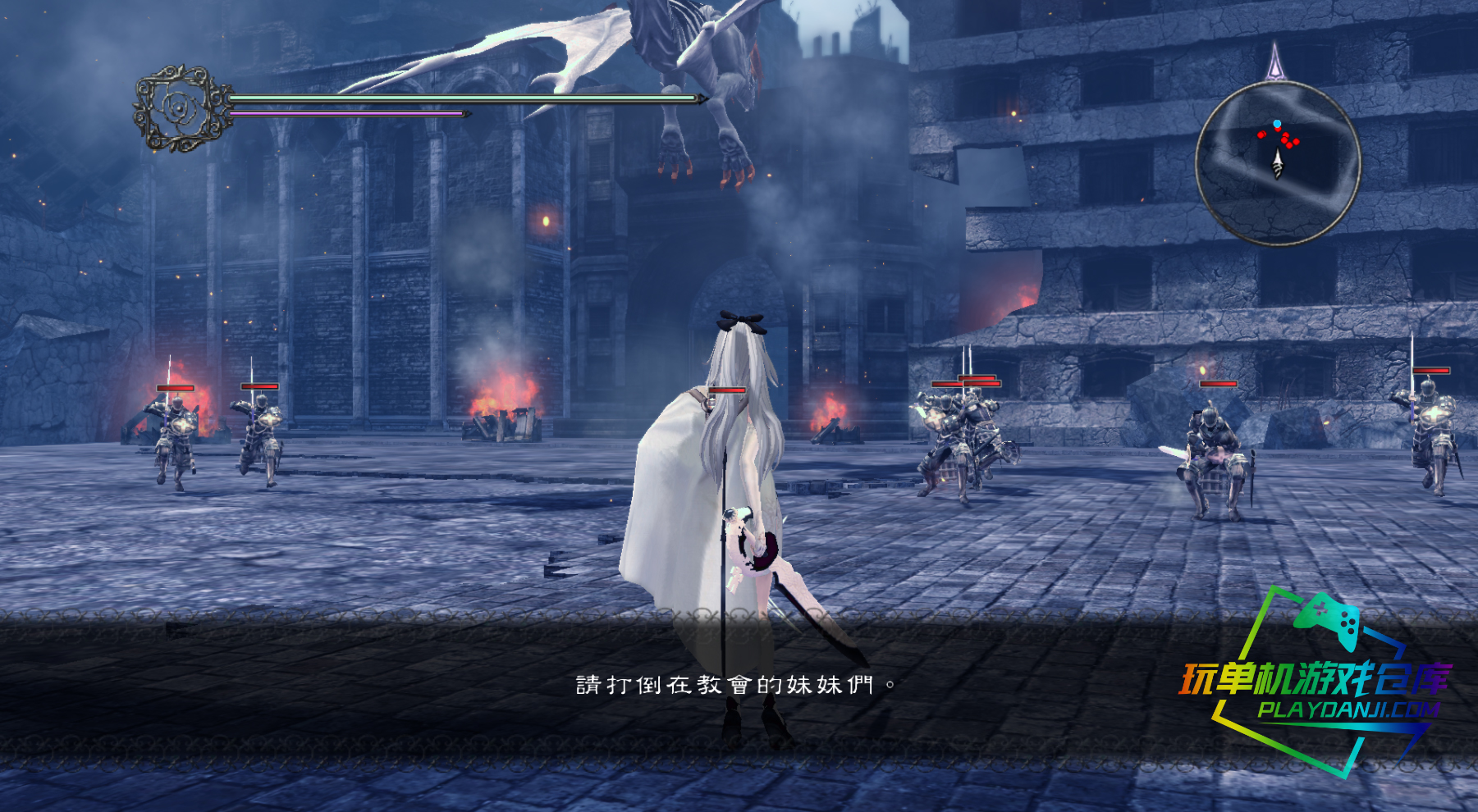Screen dimensions: 1478x812
Task: Click the blue ally dot on the minimap
Action: (x=1277, y=123)
